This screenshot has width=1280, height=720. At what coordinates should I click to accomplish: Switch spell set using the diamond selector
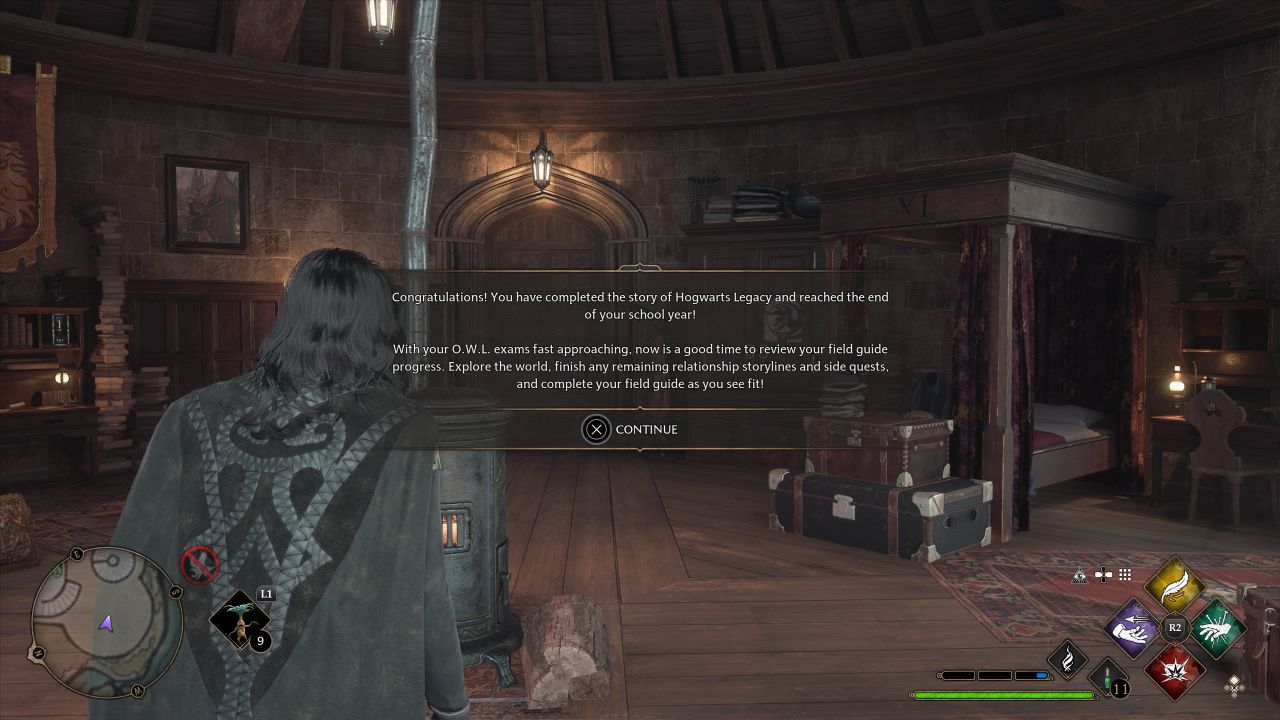pos(1235,685)
